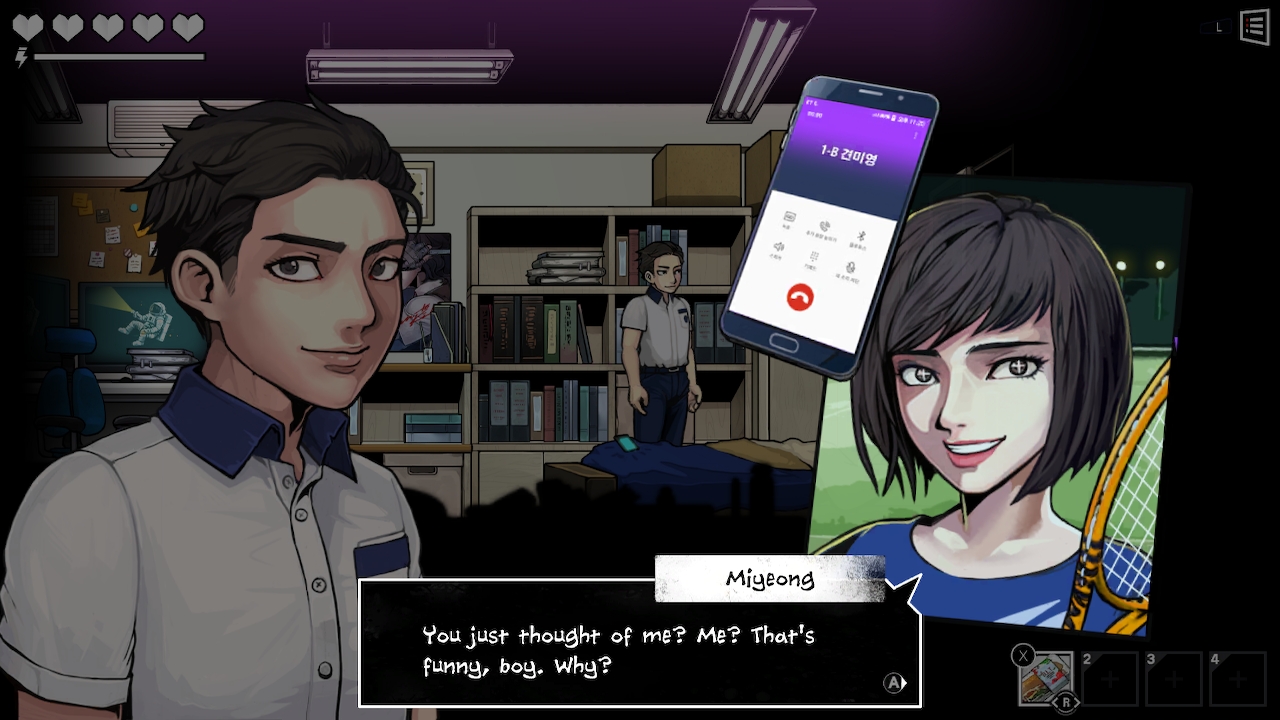
Task: Mute your microphone on the call
Action: point(849,267)
